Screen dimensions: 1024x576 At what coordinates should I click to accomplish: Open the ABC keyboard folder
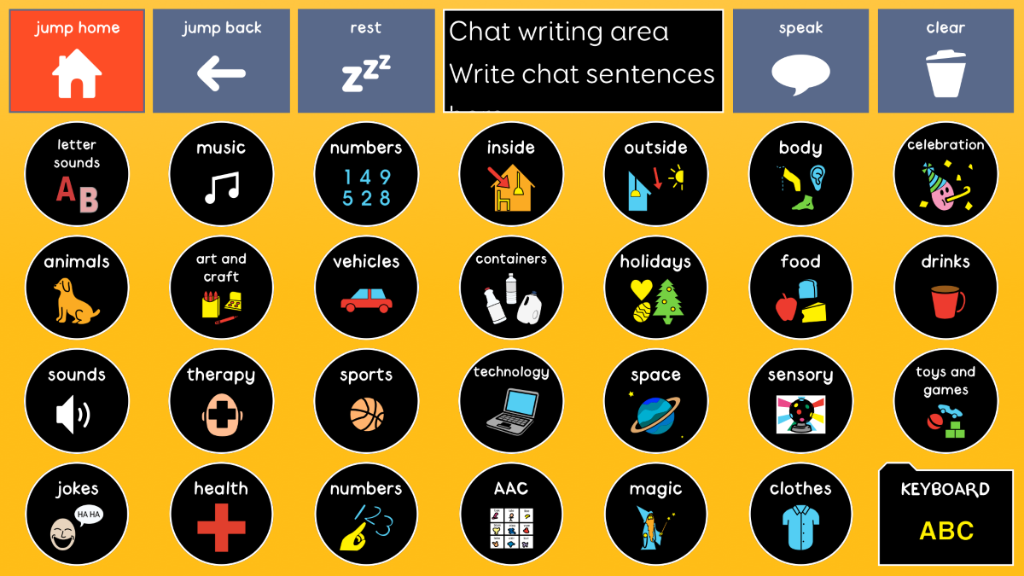[945, 516]
